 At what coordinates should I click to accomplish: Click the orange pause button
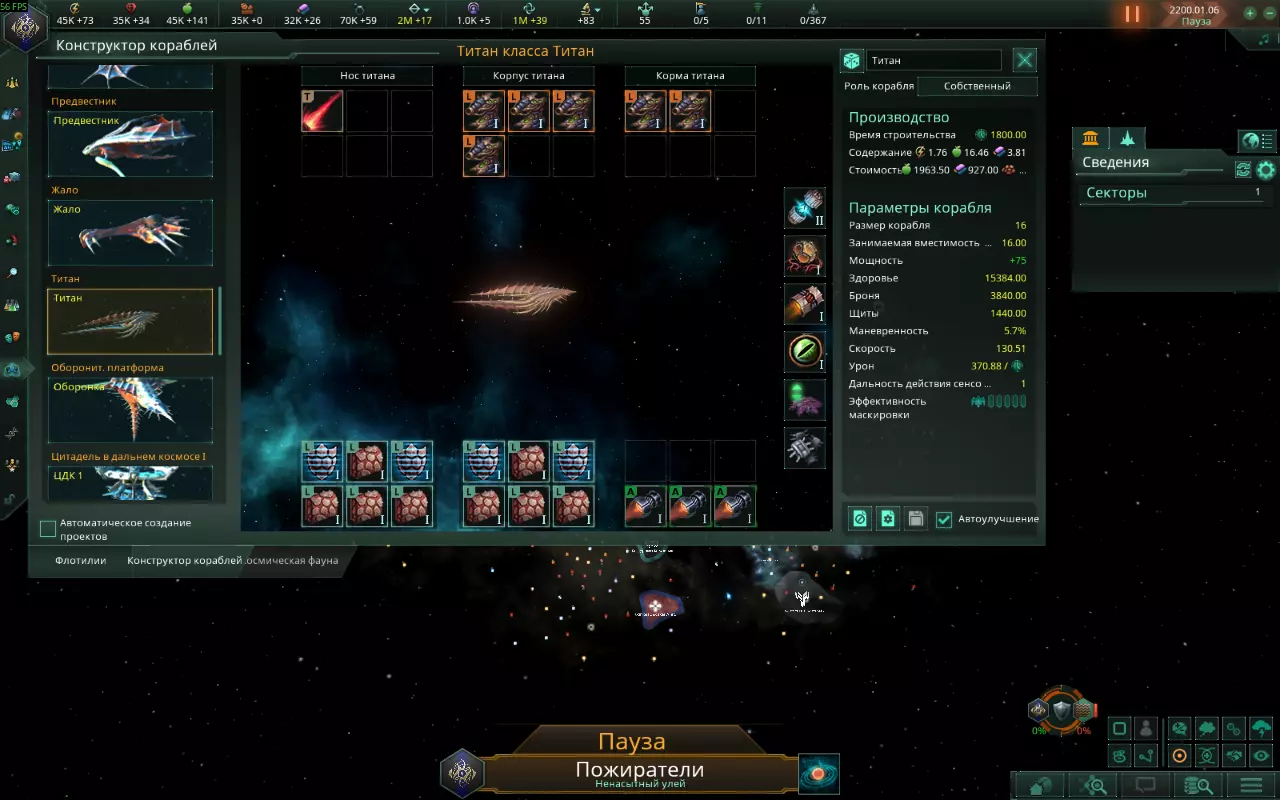click(x=1132, y=14)
